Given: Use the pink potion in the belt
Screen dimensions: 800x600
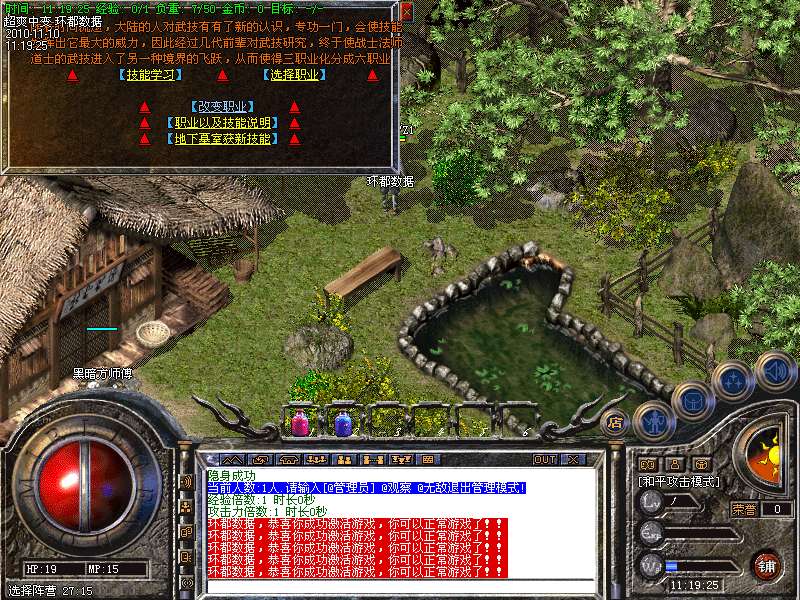Looking at the screenshot, I should coord(299,422).
